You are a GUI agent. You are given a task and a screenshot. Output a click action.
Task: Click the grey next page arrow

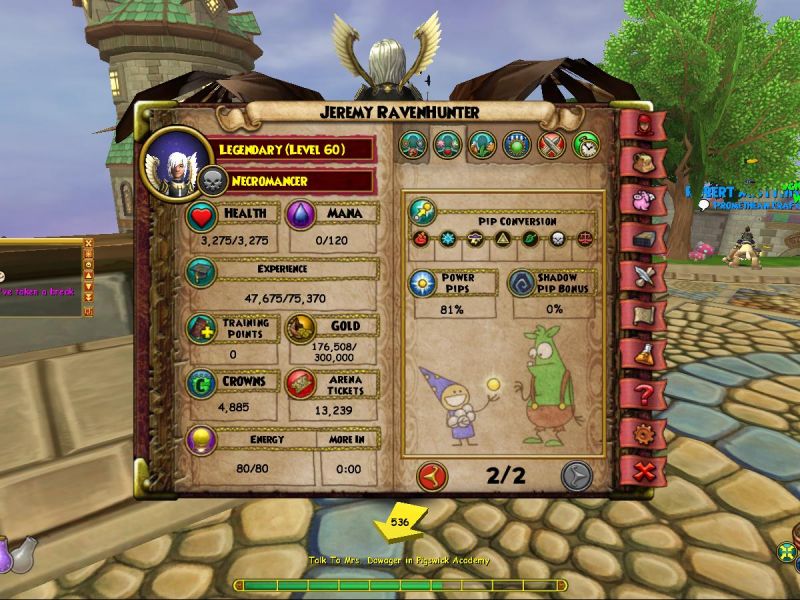[577, 474]
